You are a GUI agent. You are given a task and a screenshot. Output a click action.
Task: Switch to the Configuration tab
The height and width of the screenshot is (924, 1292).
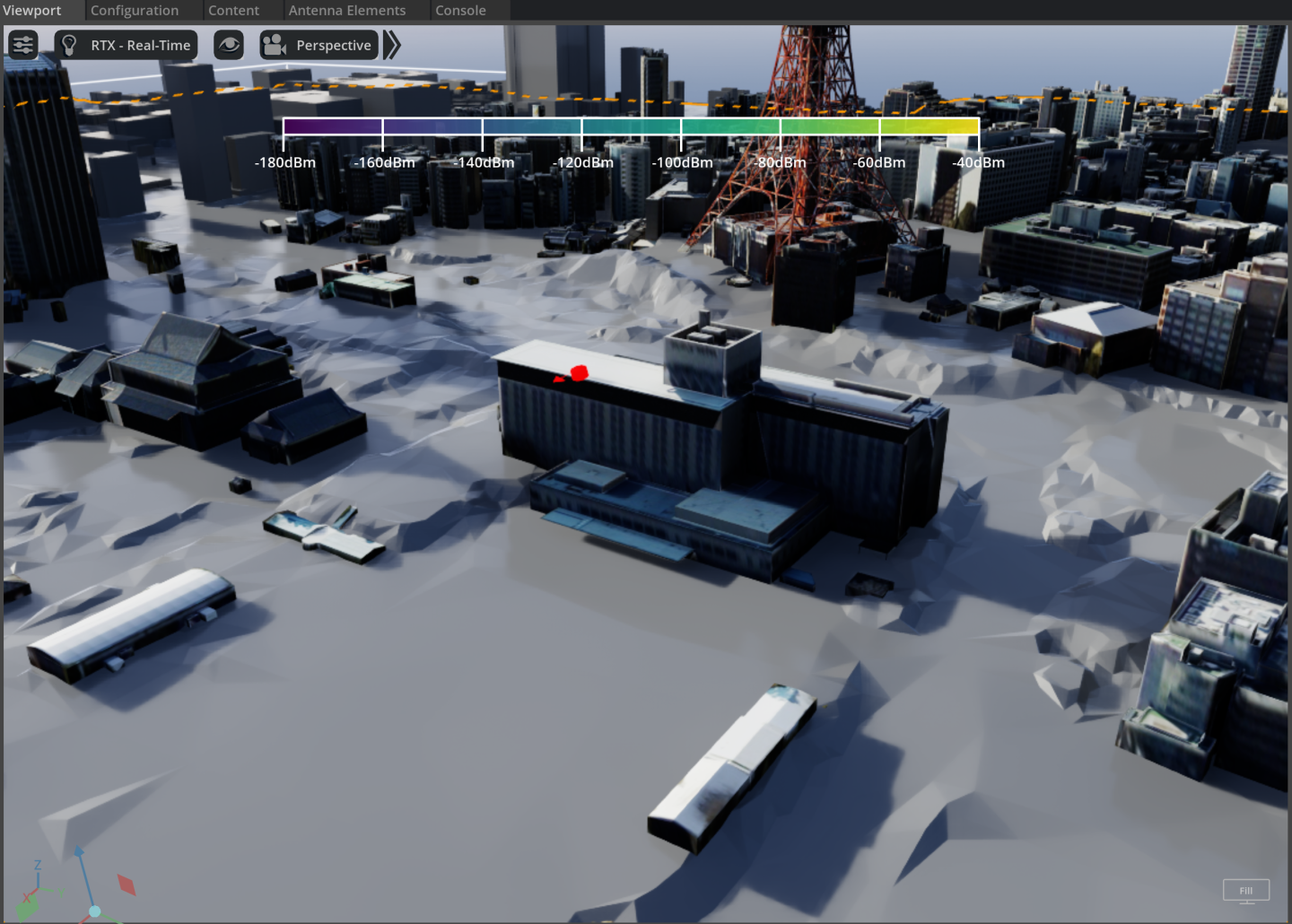(135, 11)
